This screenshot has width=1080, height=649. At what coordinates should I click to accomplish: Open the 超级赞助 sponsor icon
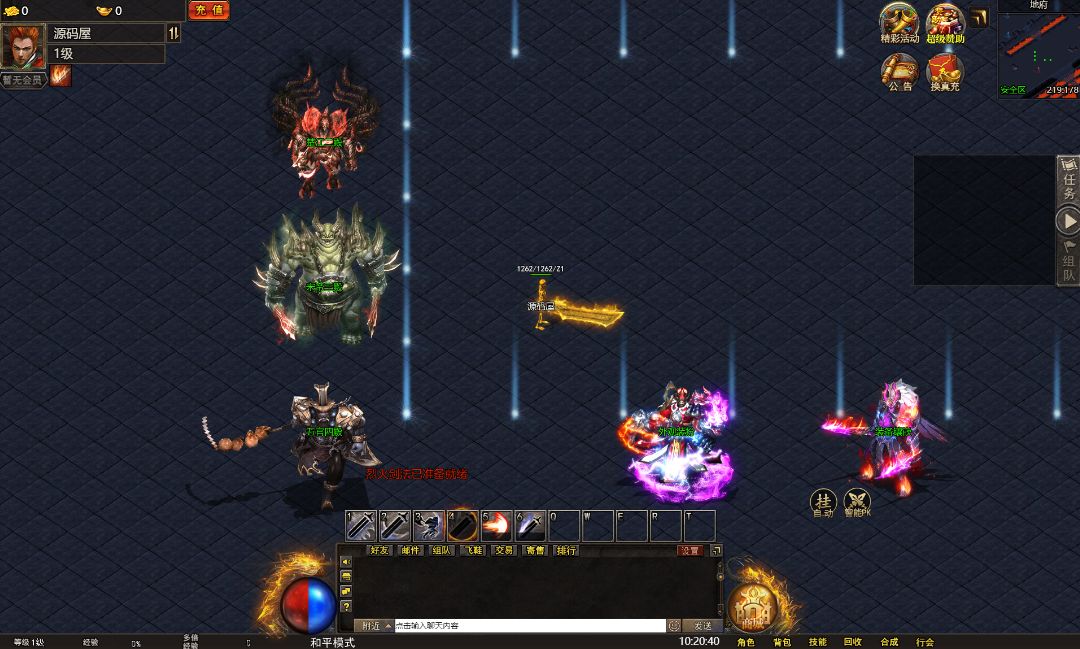click(944, 21)
